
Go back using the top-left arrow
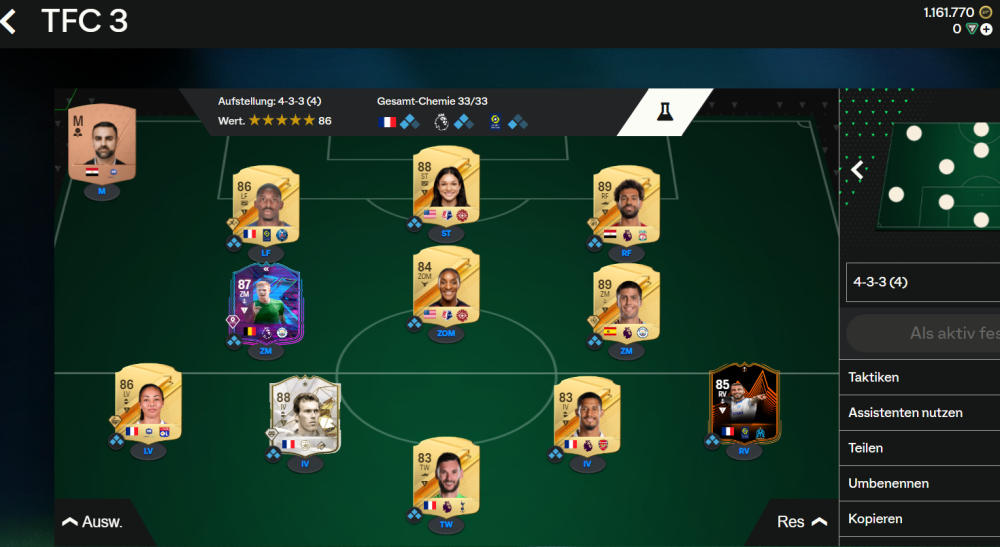(x=10, y=22)
